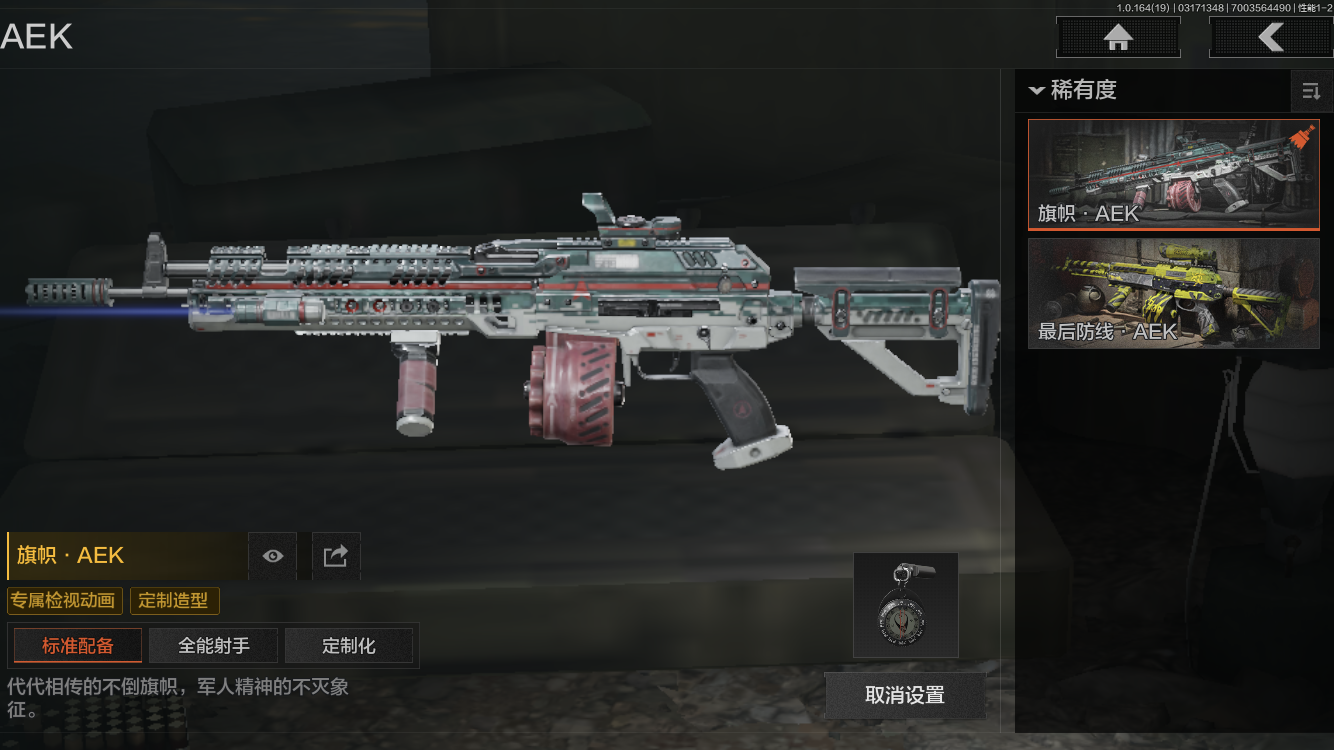Preview the skin with the eye icon
The width and height of the screenshot is (1334, 750).
click(272, 556)
